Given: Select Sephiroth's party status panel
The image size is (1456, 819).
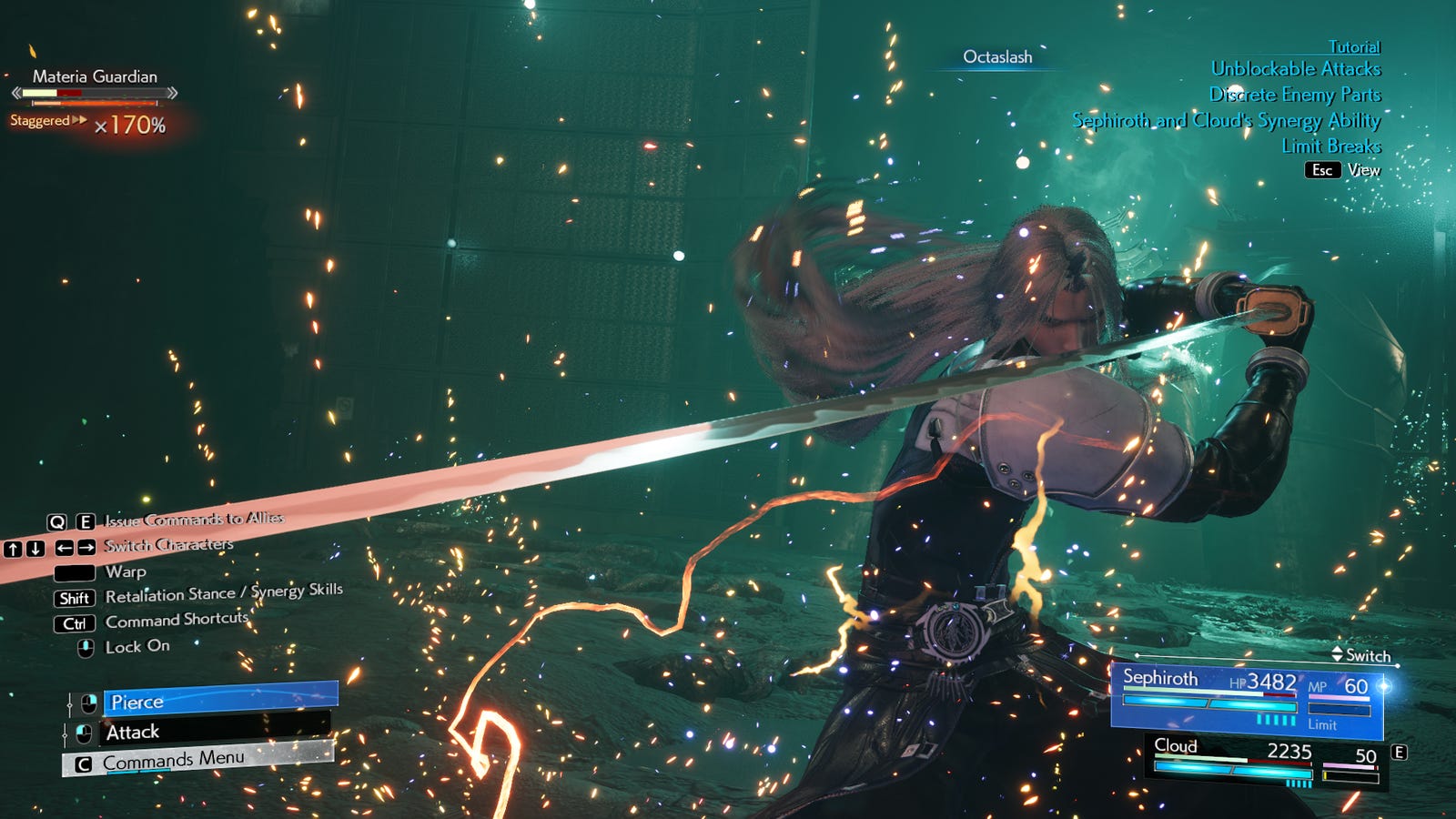Looking at the screenshot, I should [1247, 699].
